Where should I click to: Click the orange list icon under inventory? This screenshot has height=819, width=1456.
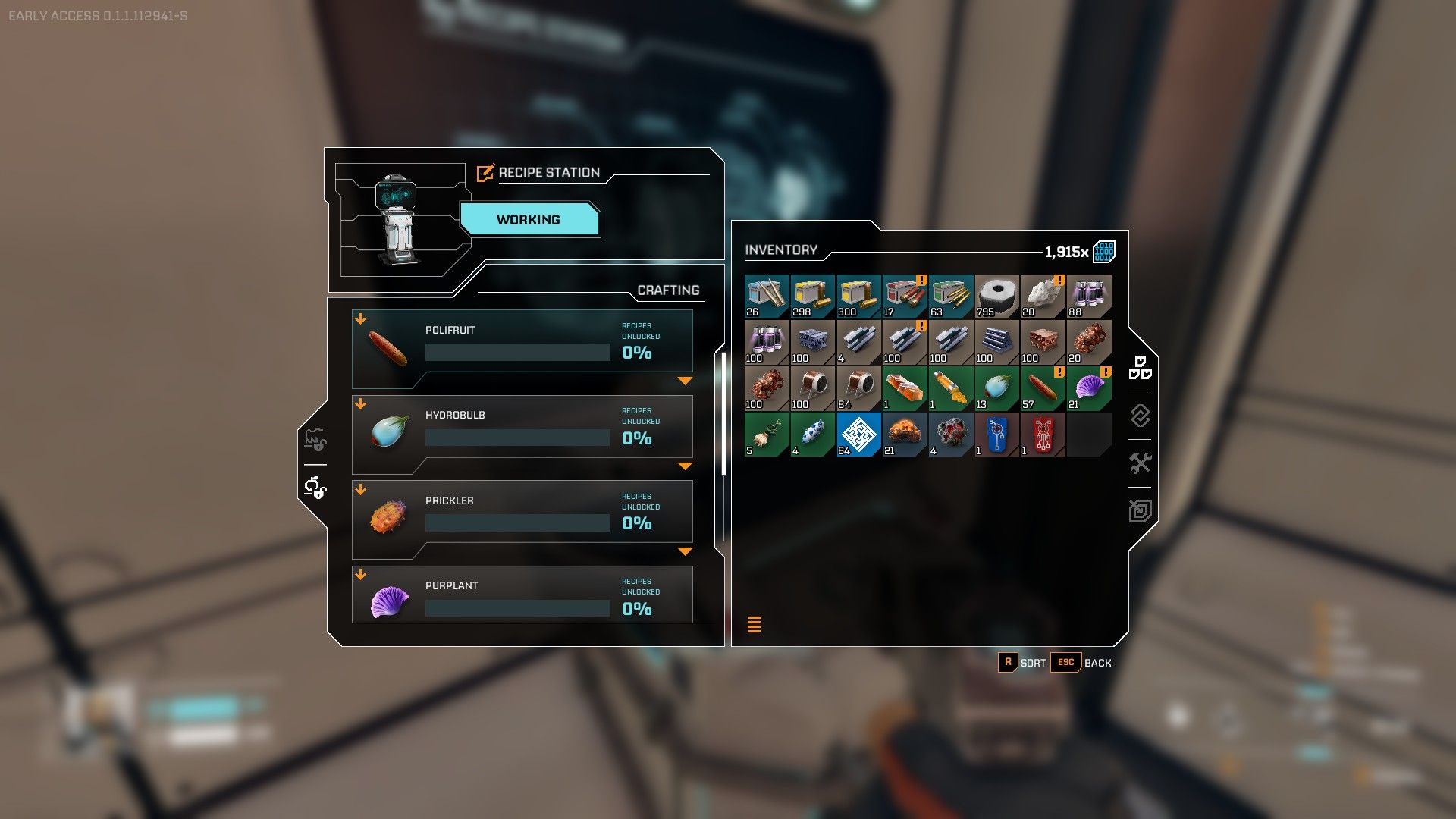754,624
